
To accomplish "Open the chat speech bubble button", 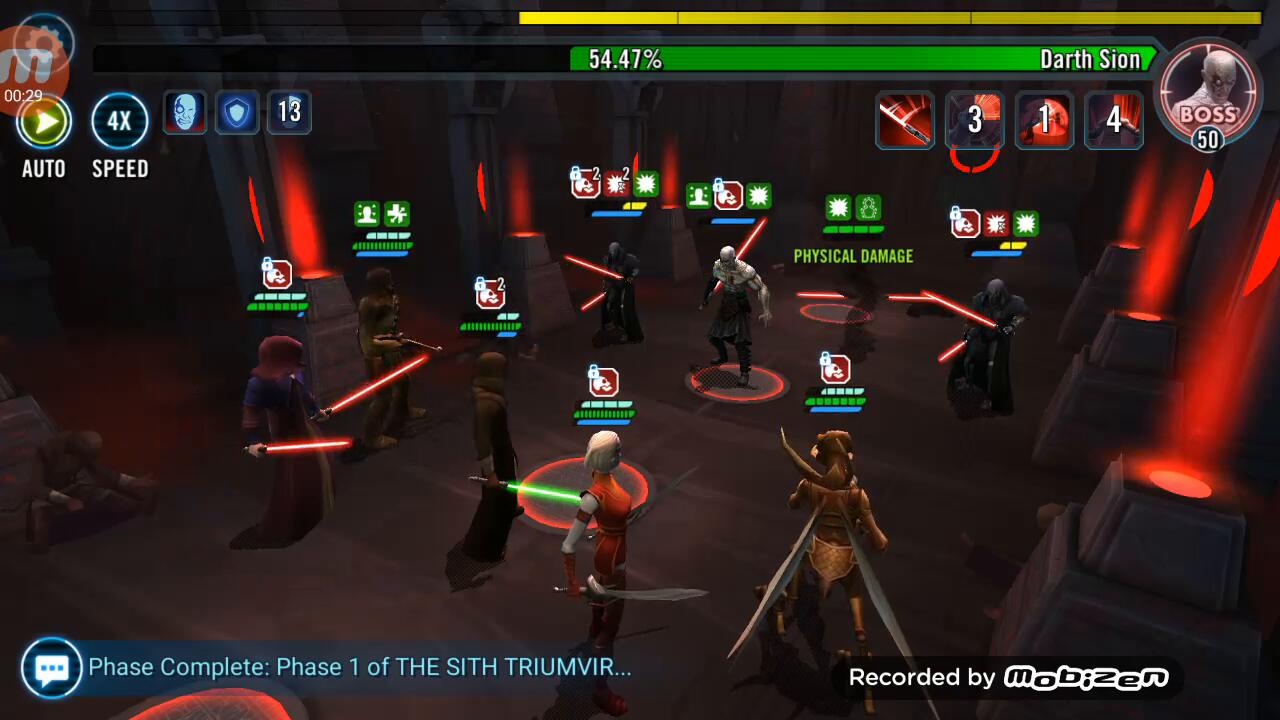I will [51, 668].
